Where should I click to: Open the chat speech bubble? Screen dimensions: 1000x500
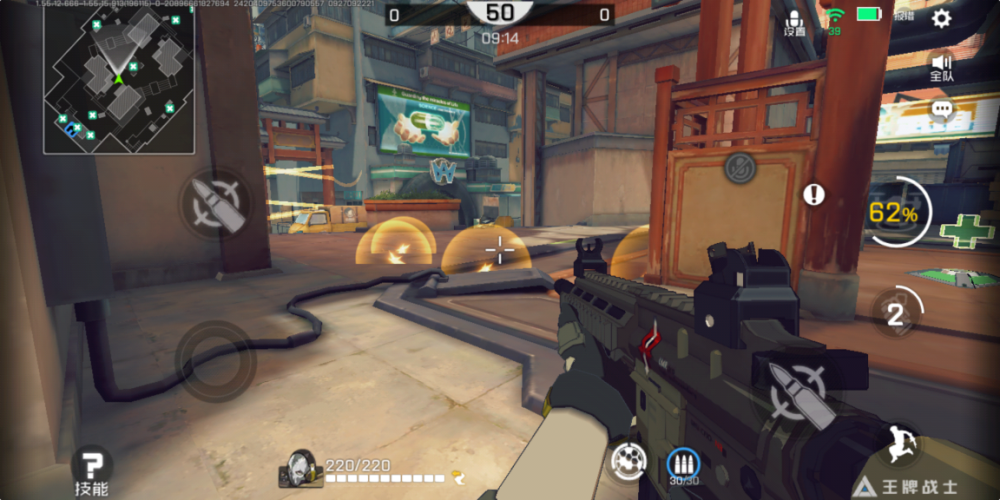(941, 110)
